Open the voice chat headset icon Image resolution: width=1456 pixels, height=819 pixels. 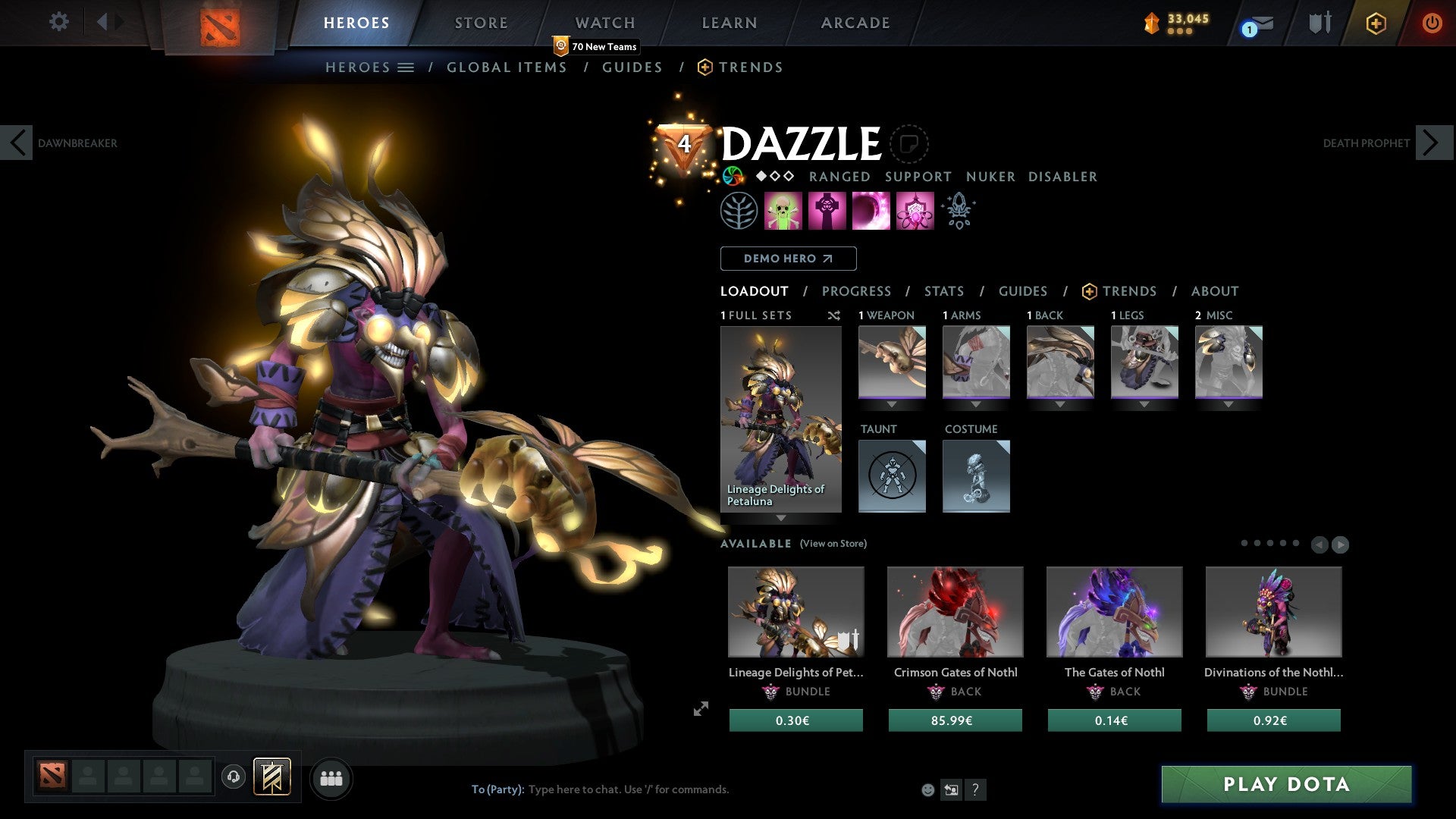click(234, 778)
